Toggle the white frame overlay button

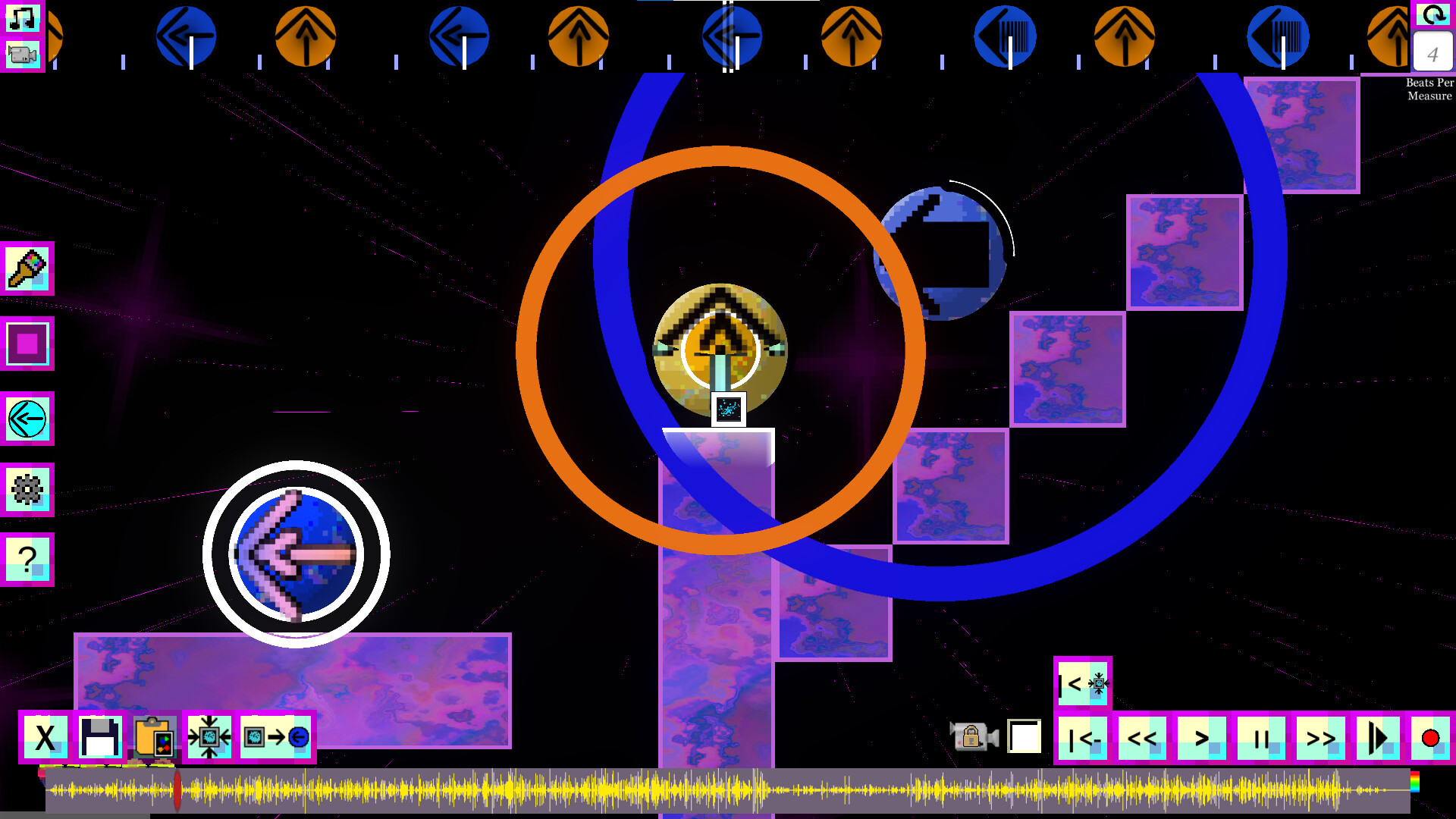tap(1023, 736)
